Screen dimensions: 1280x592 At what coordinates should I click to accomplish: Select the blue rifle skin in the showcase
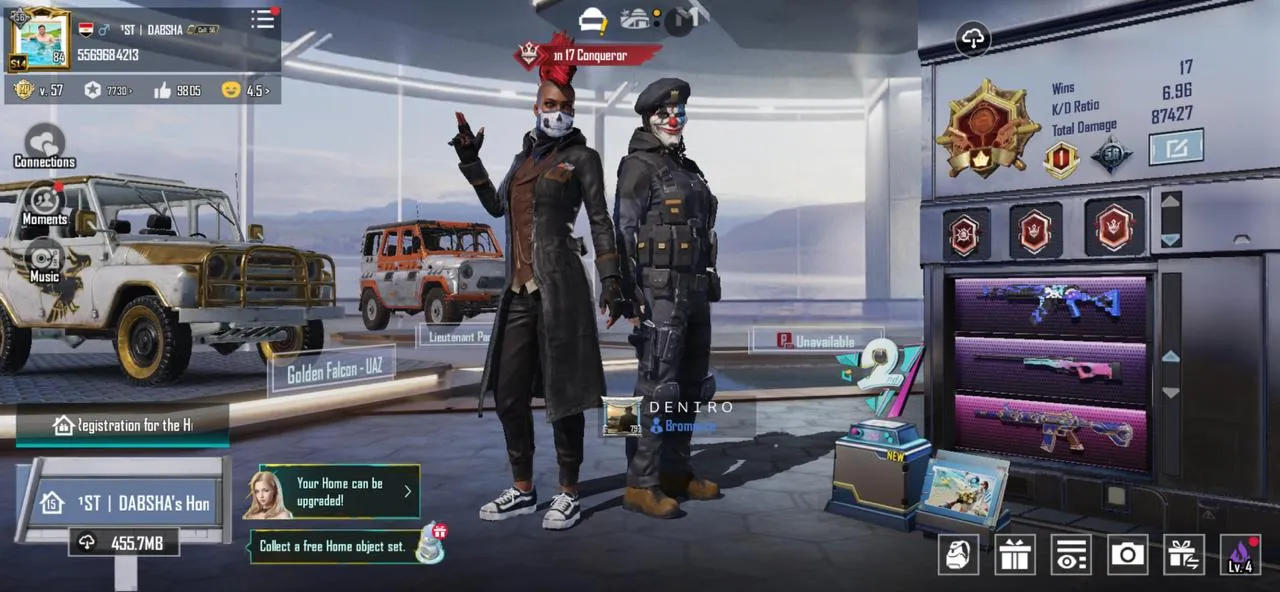point(1050,304)
